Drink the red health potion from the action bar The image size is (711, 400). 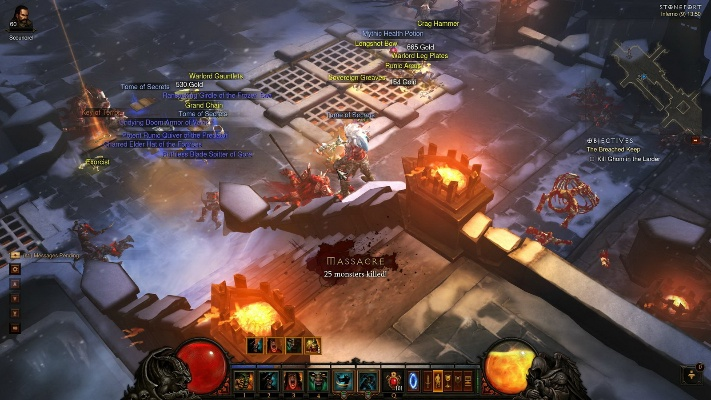point(393,380)
